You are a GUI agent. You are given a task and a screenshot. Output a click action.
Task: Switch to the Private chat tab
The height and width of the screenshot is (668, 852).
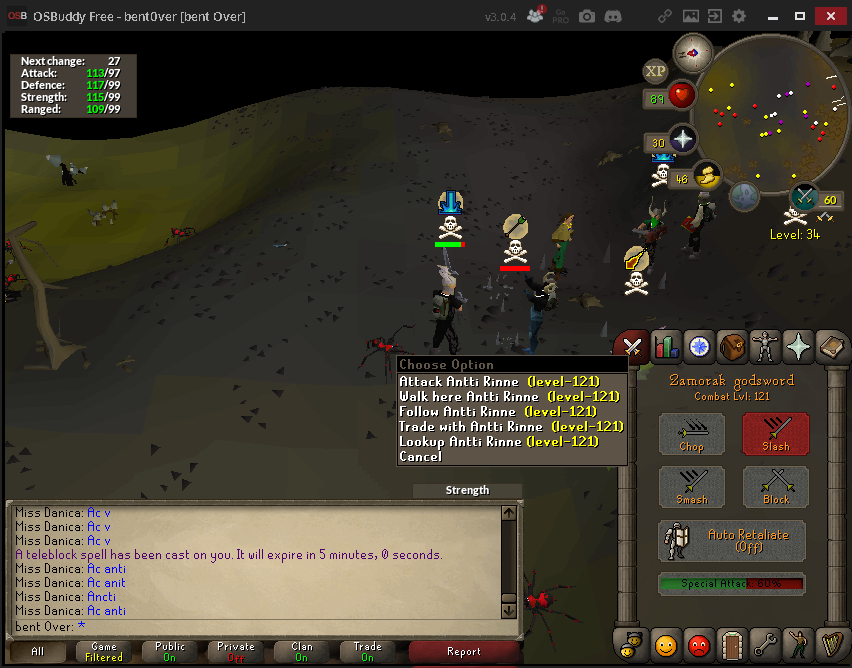pos(236,652)
